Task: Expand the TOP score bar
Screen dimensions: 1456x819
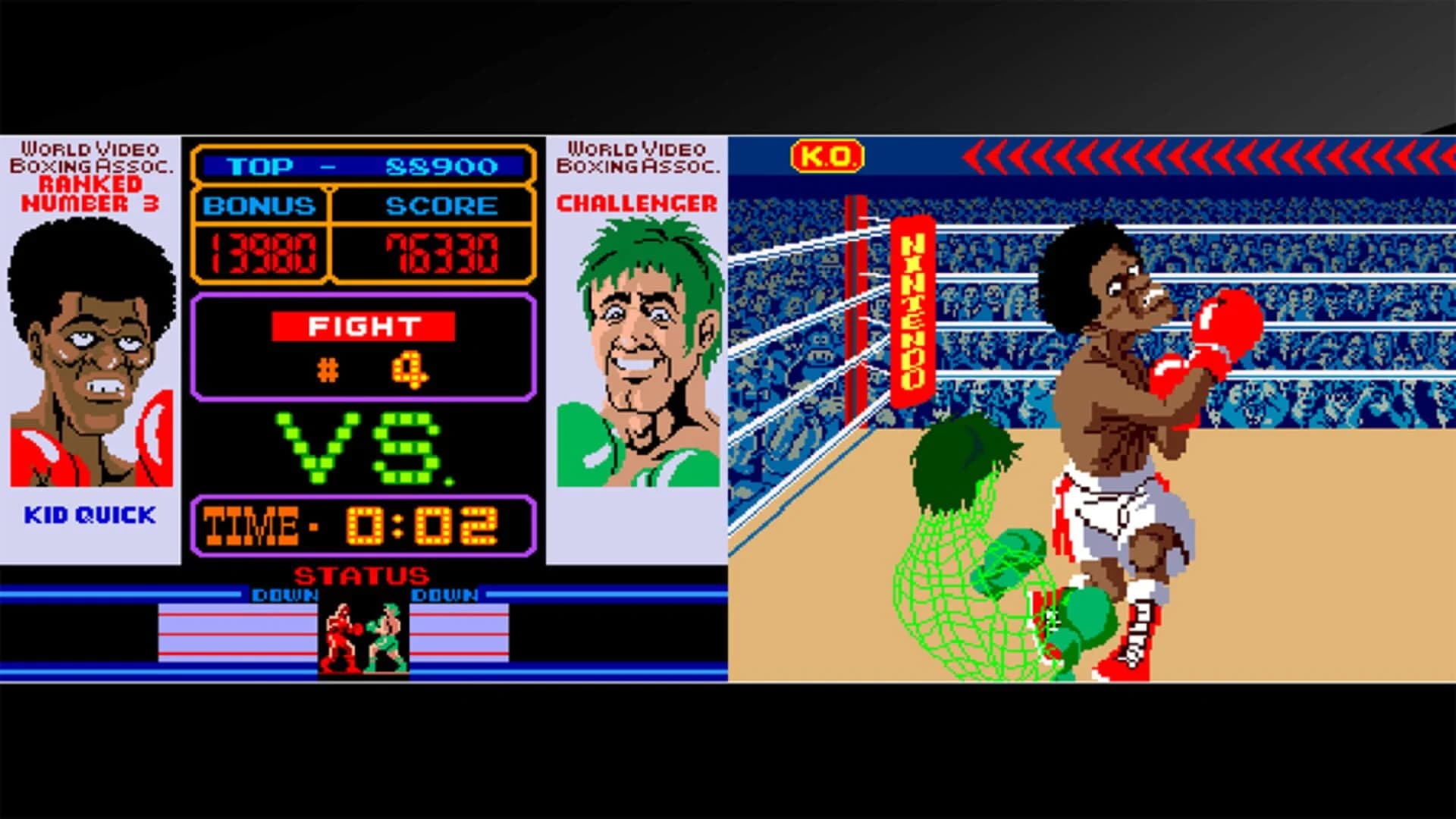Action: [x=364, y=165]
